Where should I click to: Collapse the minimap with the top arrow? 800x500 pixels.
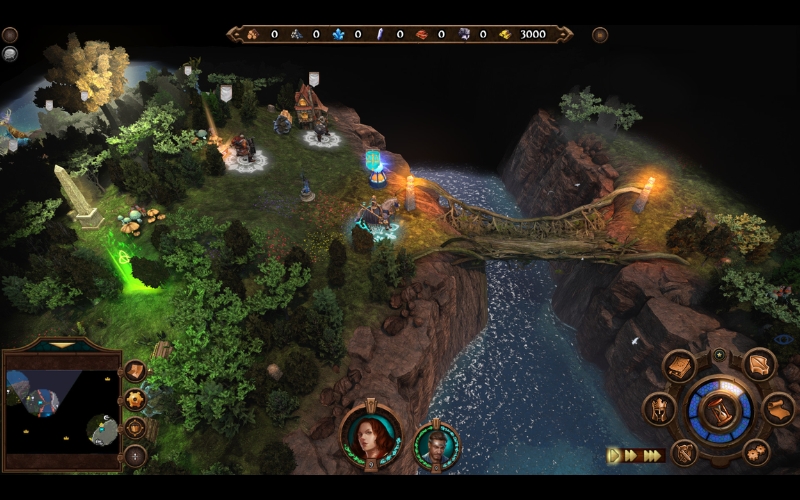pos(61,345)
